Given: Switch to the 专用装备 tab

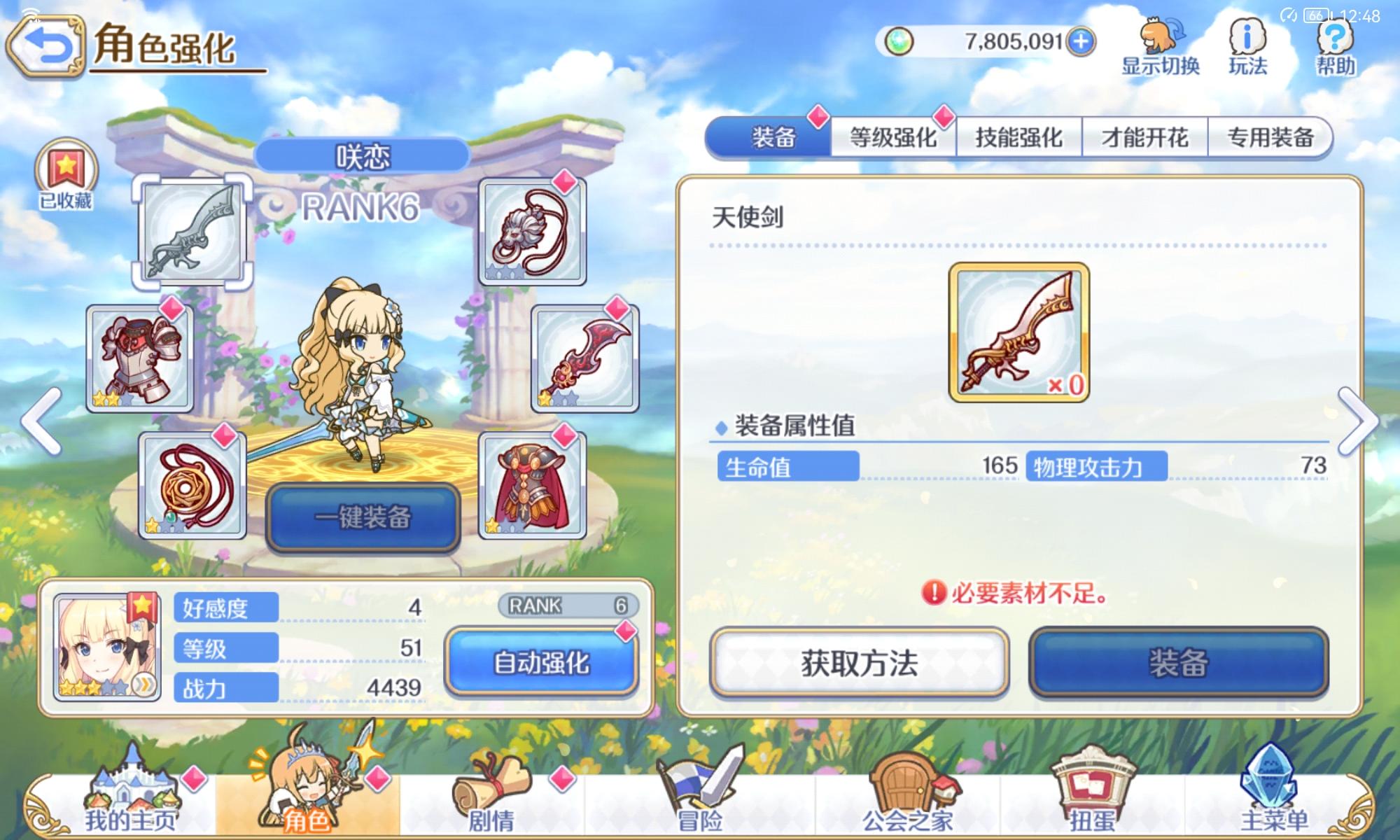Looking at the screenshot, I should (x=1270, y=137).
